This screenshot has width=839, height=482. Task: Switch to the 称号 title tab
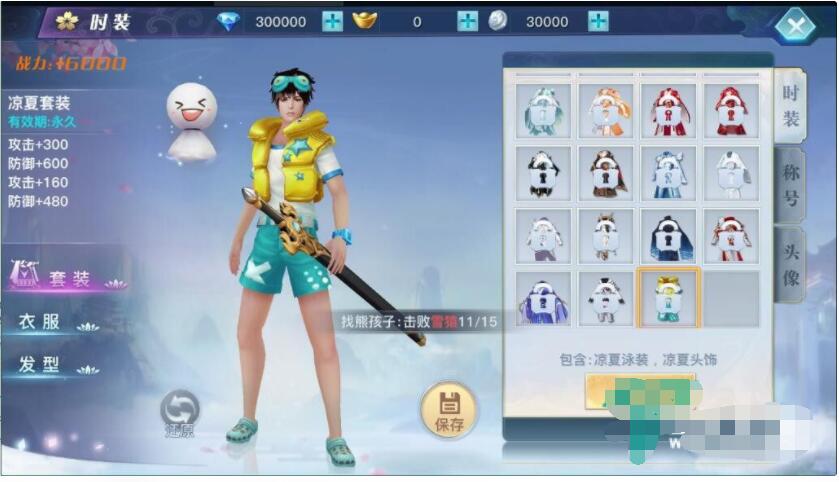790,186
